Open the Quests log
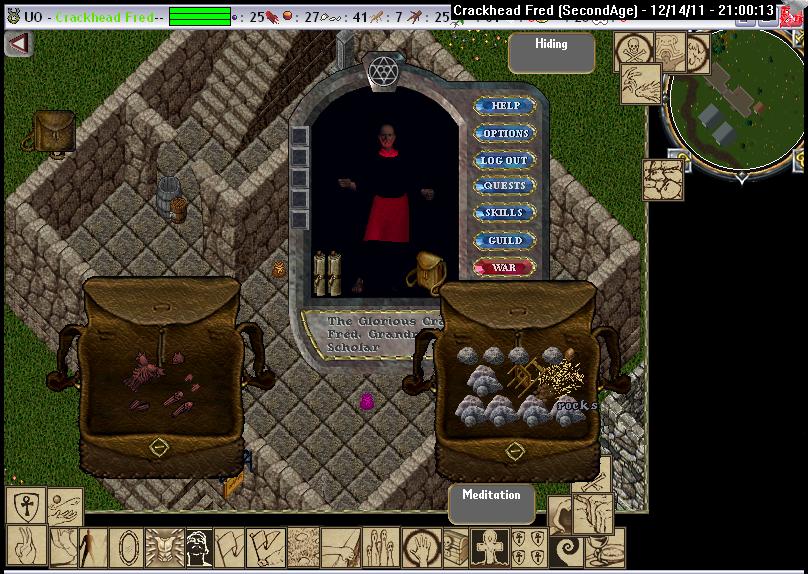Image resolution: width=808 pixels, height=574 pixels. (504, 186)
